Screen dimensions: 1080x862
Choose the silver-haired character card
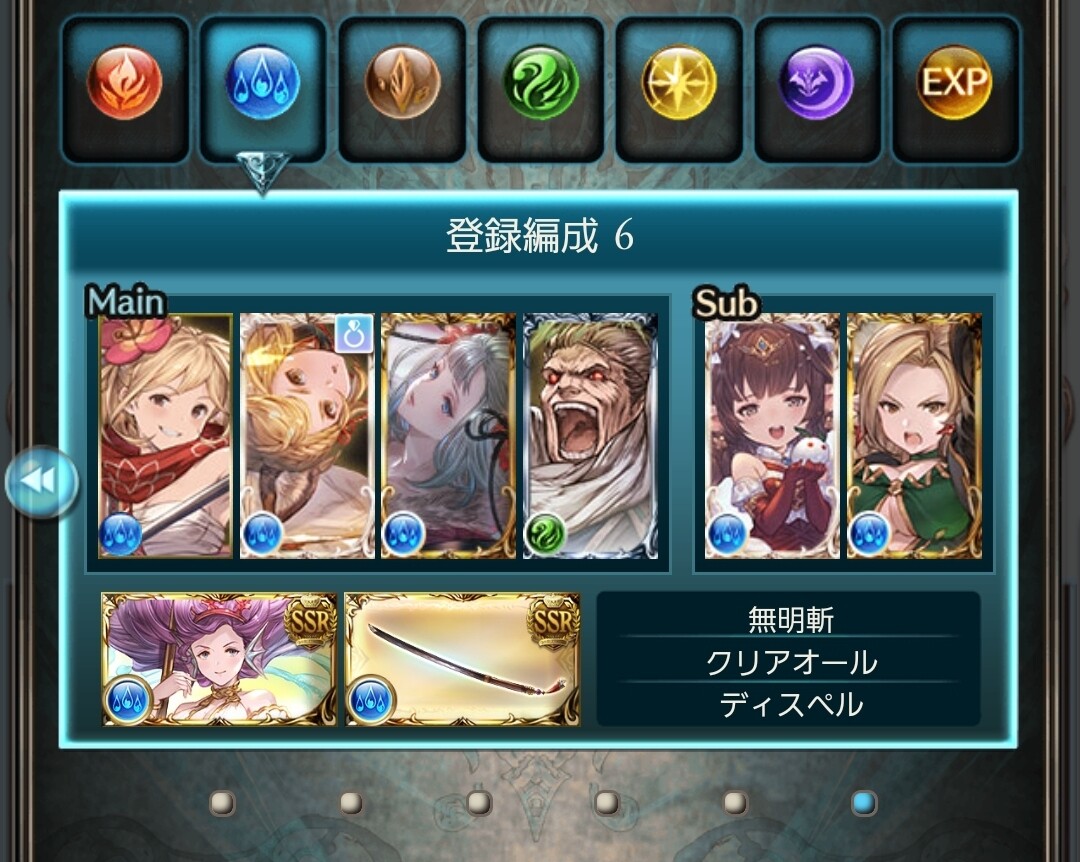448,436
